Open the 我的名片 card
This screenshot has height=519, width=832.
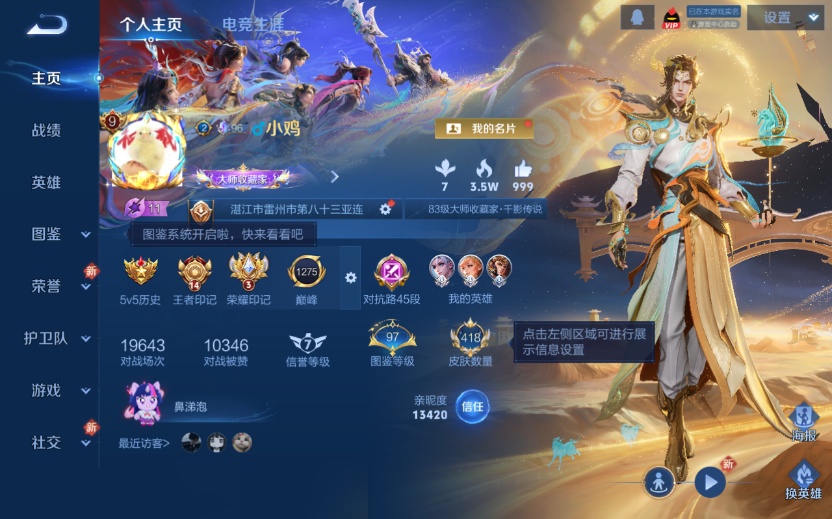[484, 129]
